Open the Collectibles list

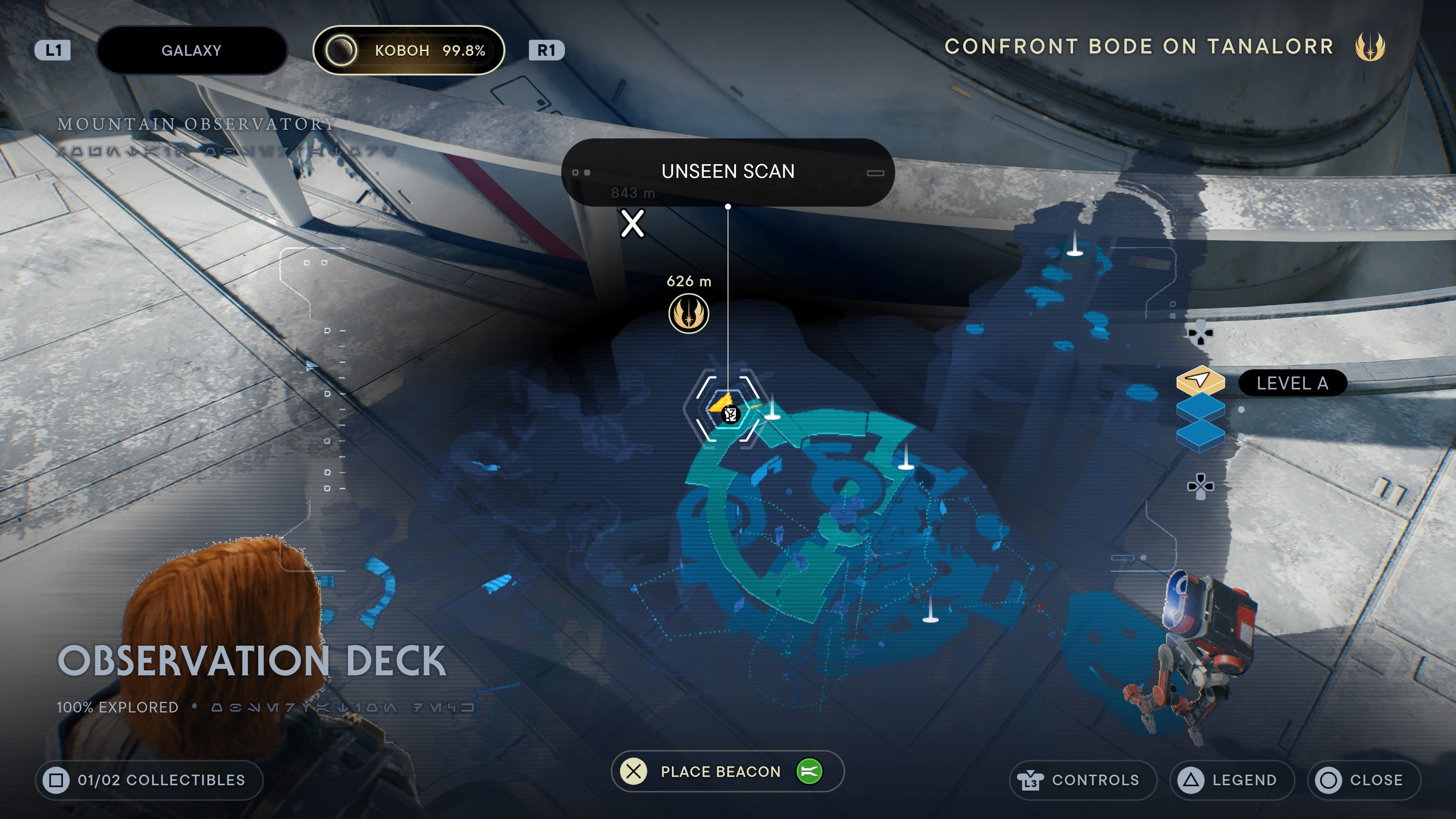pyautogui.click(x=149, y=780)
